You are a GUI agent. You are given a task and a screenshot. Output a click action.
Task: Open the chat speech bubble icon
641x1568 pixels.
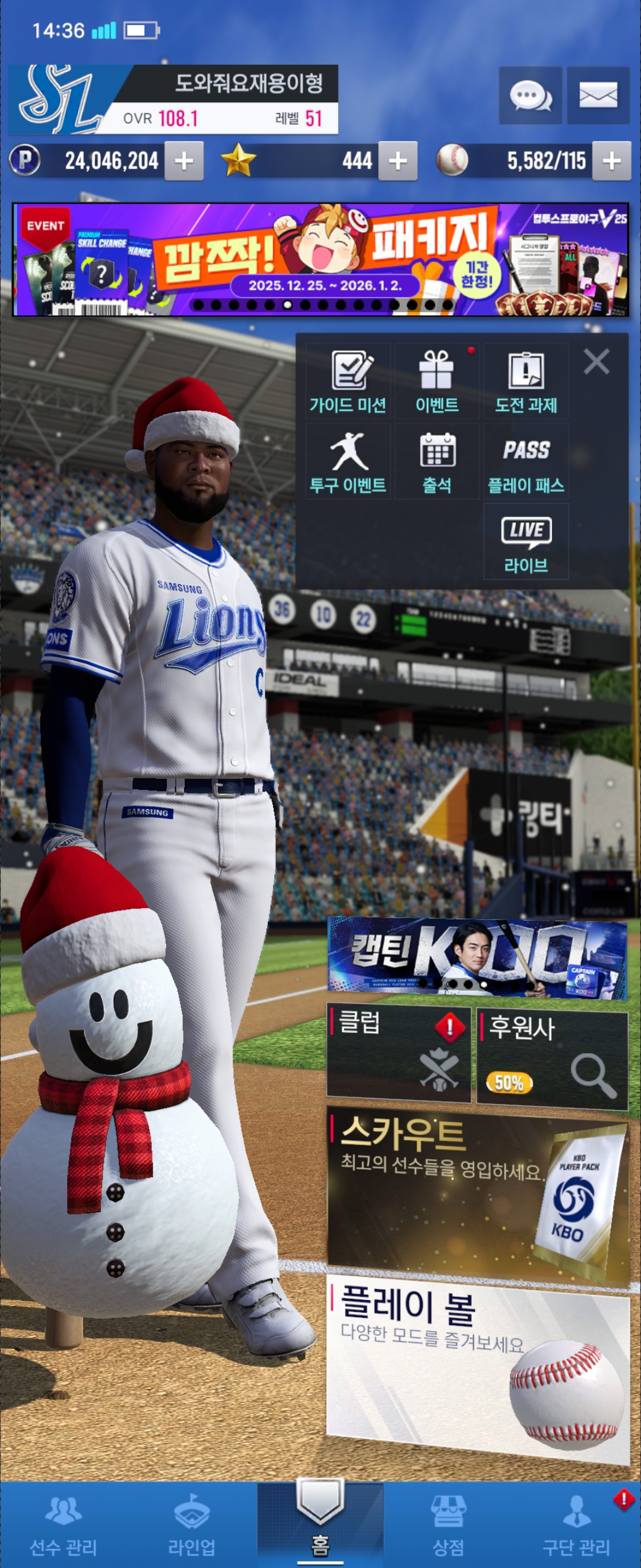(529, 96)
